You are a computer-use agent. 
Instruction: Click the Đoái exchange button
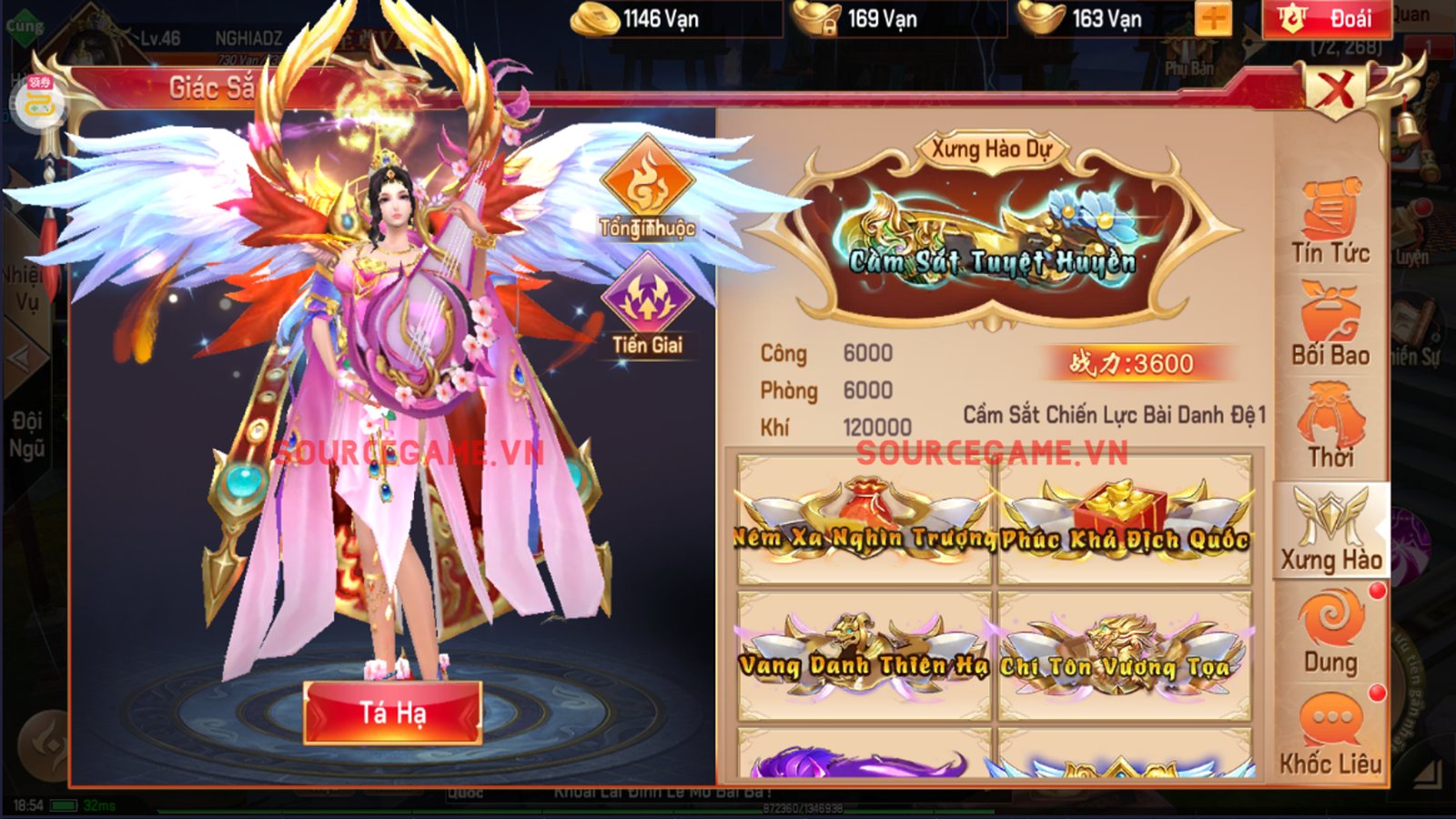pos(1330,19)
